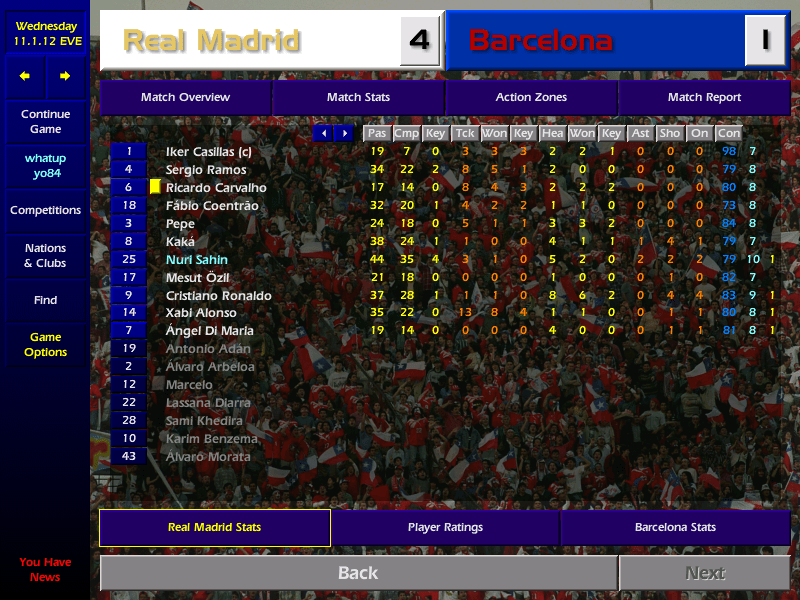Screen dimensions: 800x600
Task: Click the yellow left arrow in the sidebar
Action: (x=25, y=76)
